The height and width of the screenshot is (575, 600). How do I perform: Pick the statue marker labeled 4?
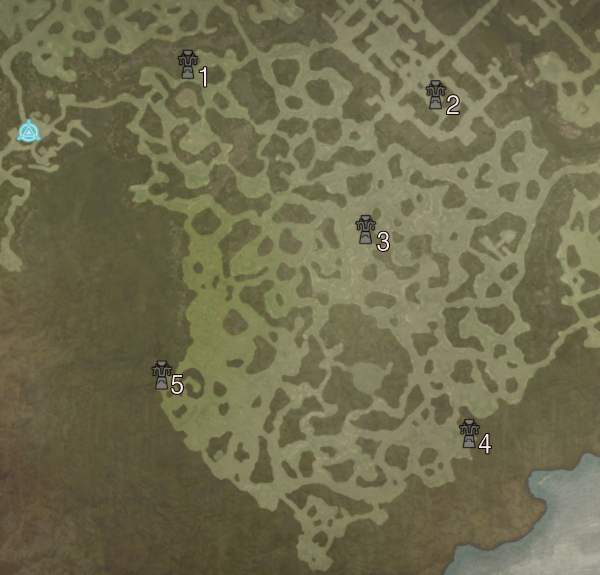click(x=467, y=433)
